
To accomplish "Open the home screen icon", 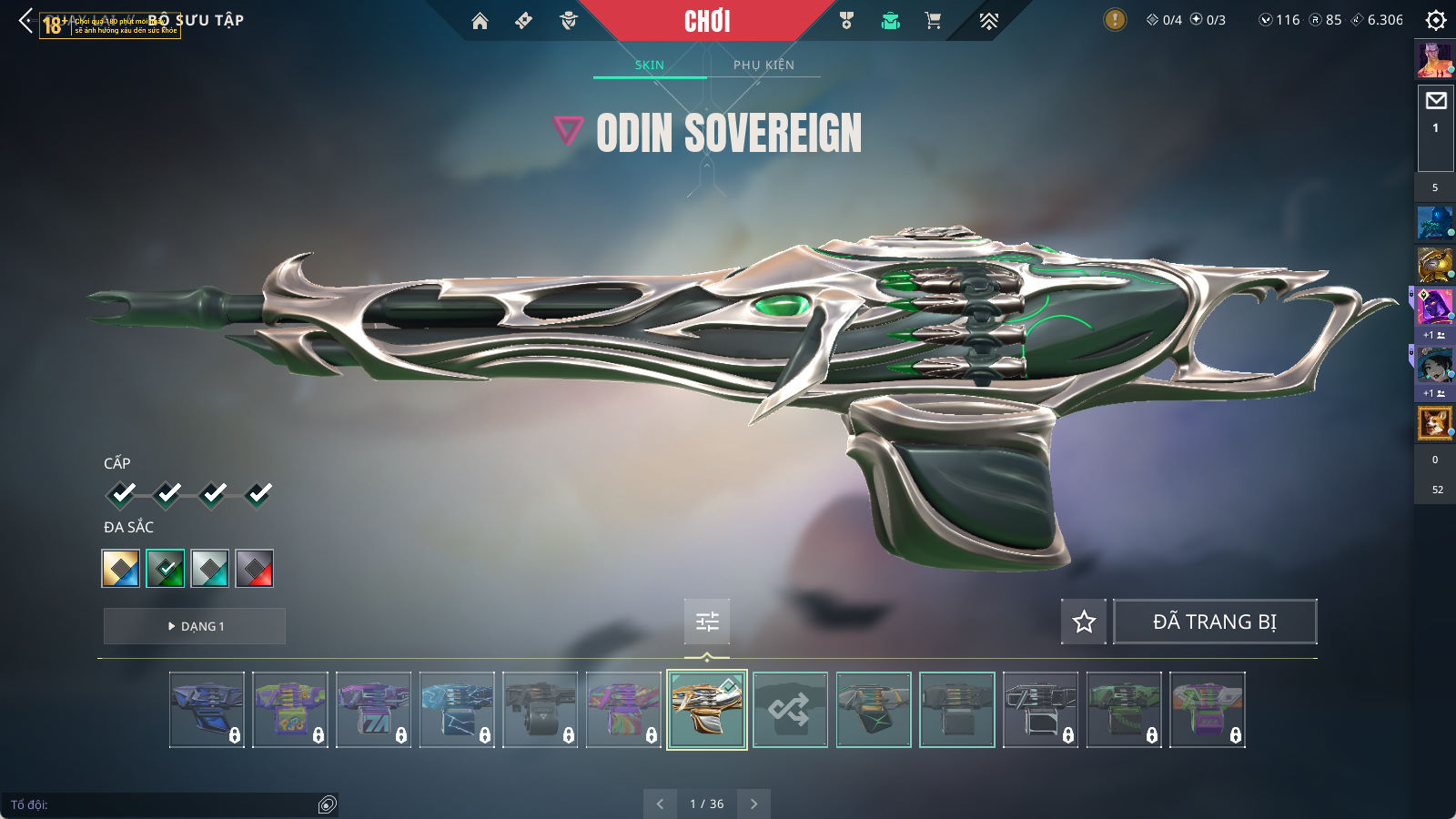I will tap(480, 21).
